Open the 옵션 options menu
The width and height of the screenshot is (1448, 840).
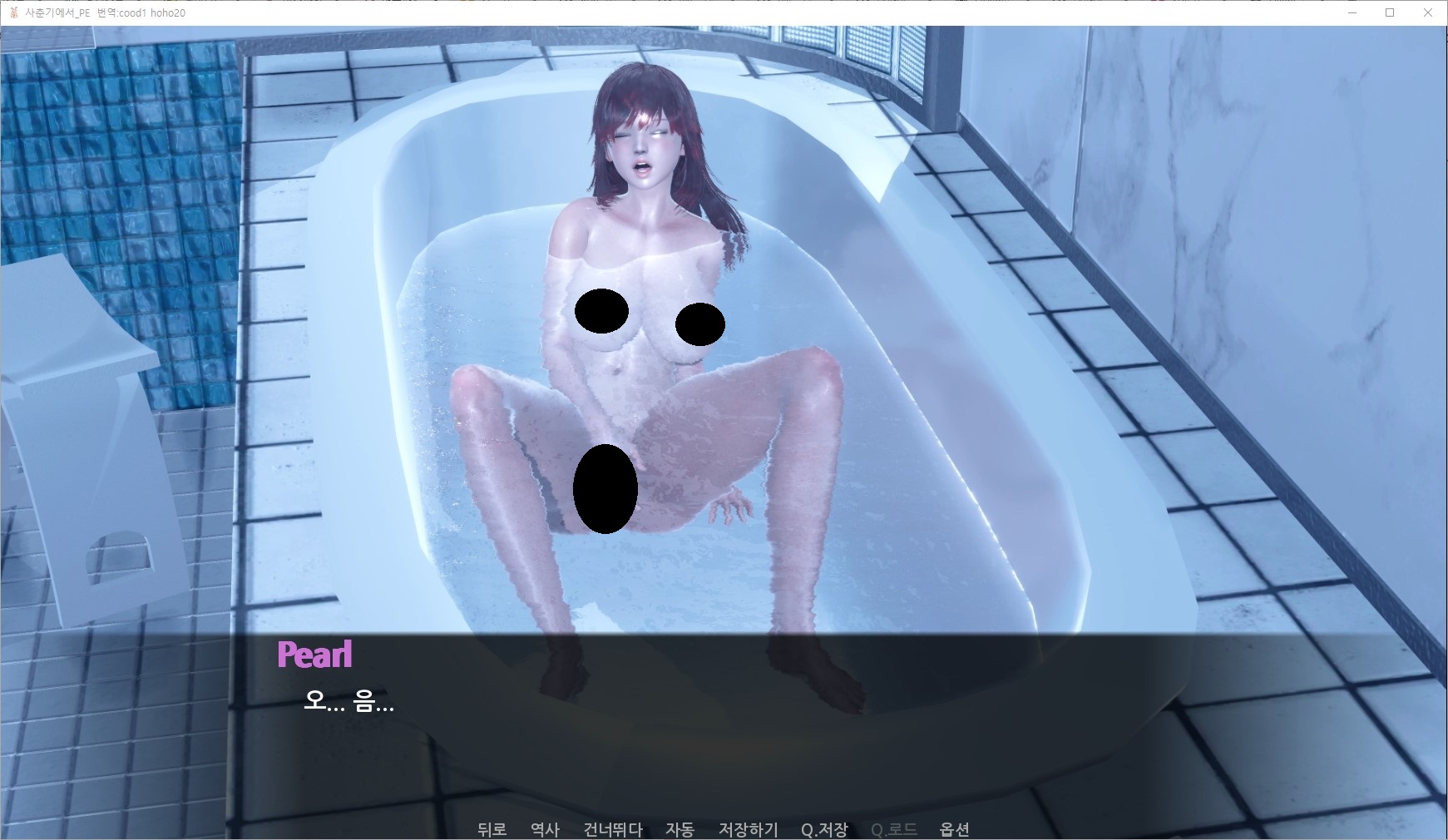[954, 829]
